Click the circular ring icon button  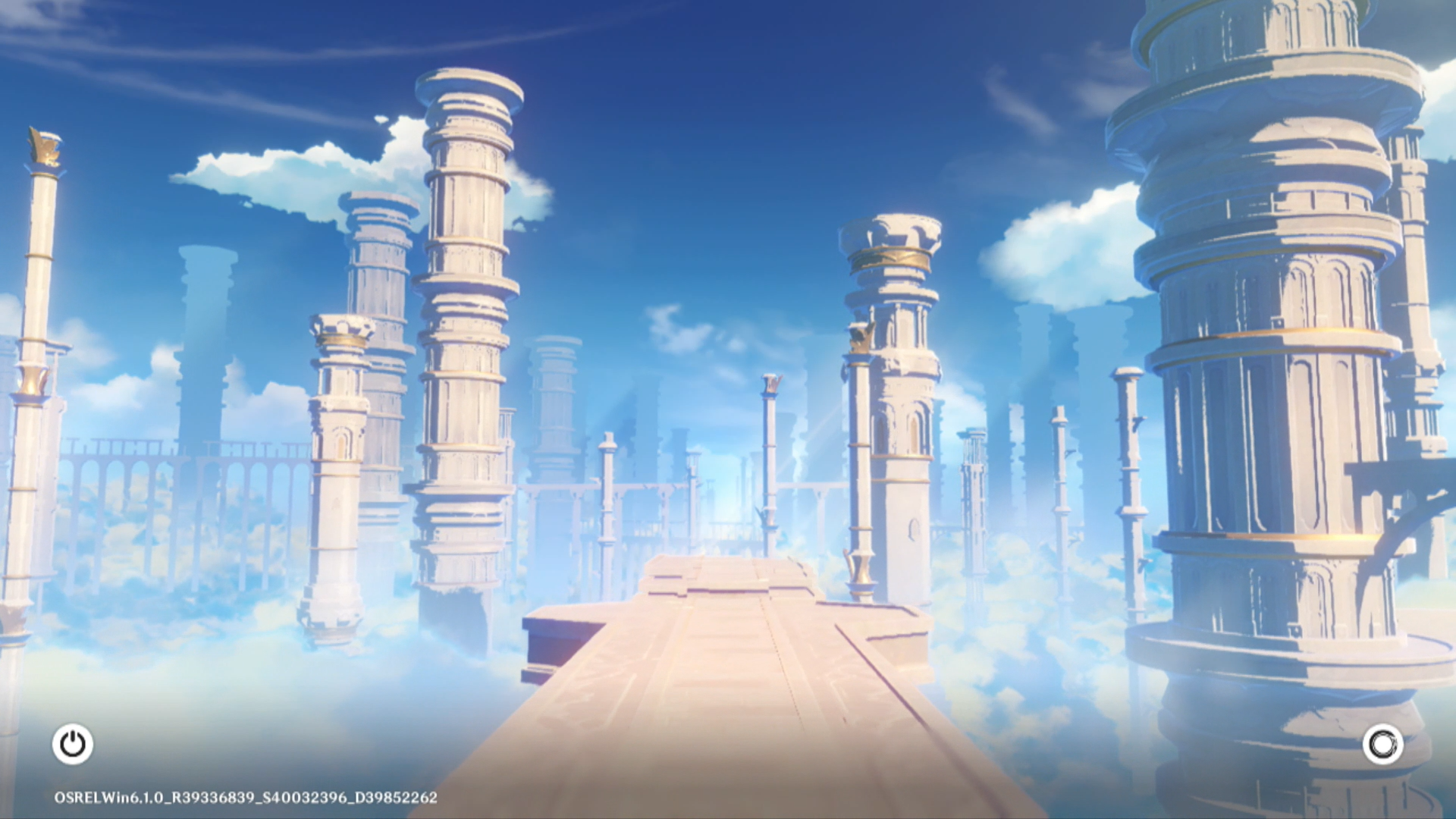point(1382,744)
